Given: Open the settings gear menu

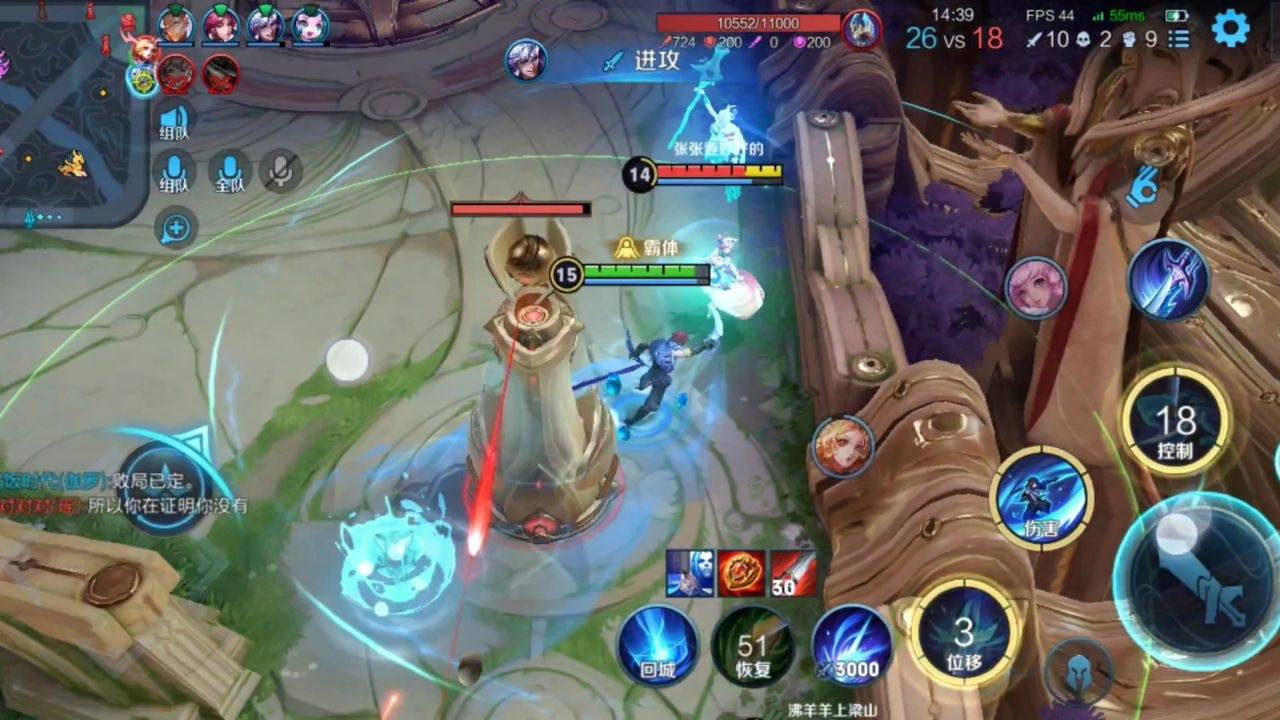Looking at the screenshot, I should [x=1230, y=29].
